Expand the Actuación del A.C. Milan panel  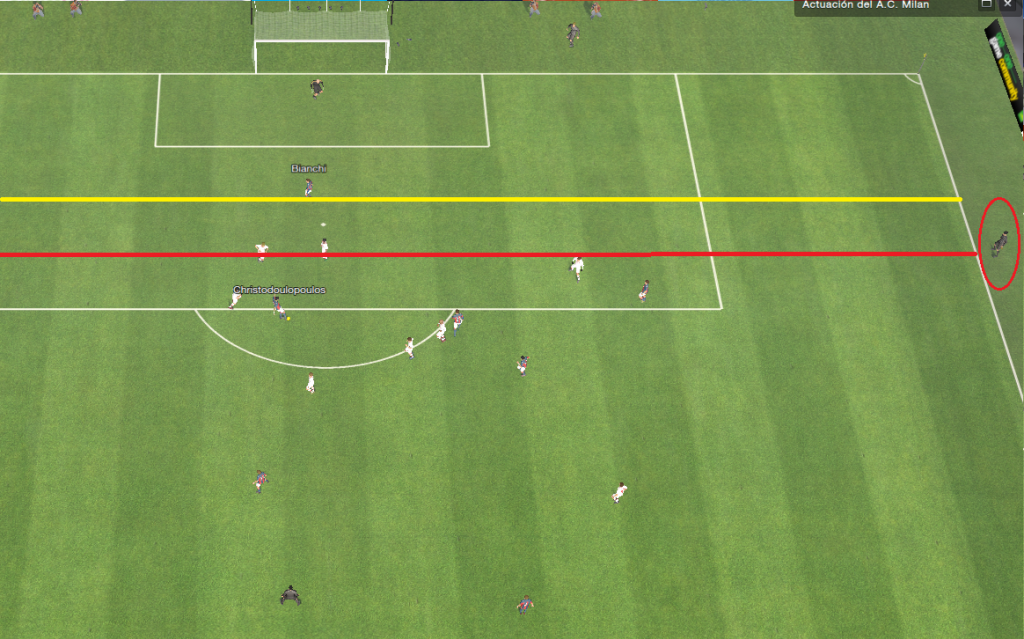pyautogui.click(x=987, y=5)
